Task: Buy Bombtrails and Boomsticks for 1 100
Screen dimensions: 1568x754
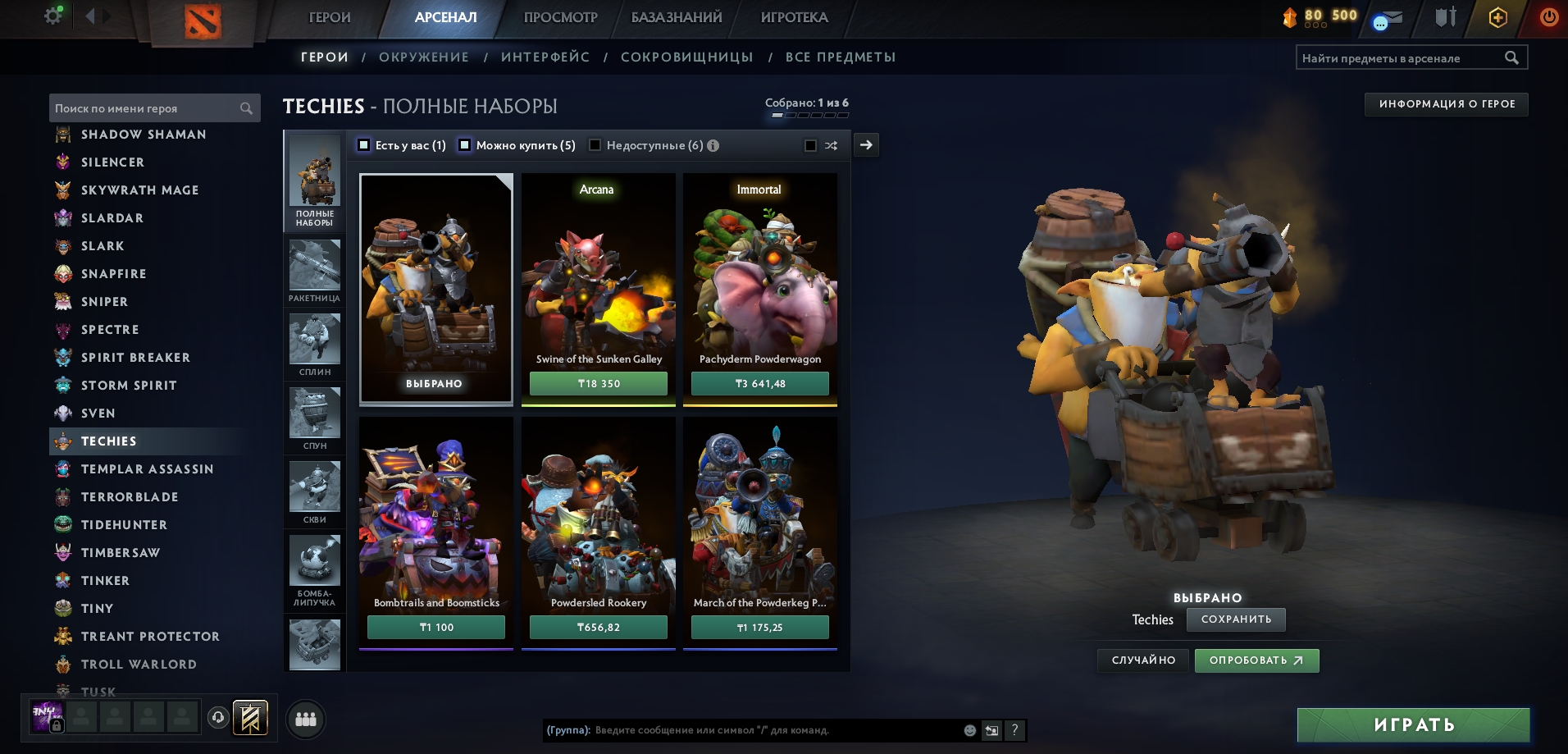Action: tap(435, 627)
